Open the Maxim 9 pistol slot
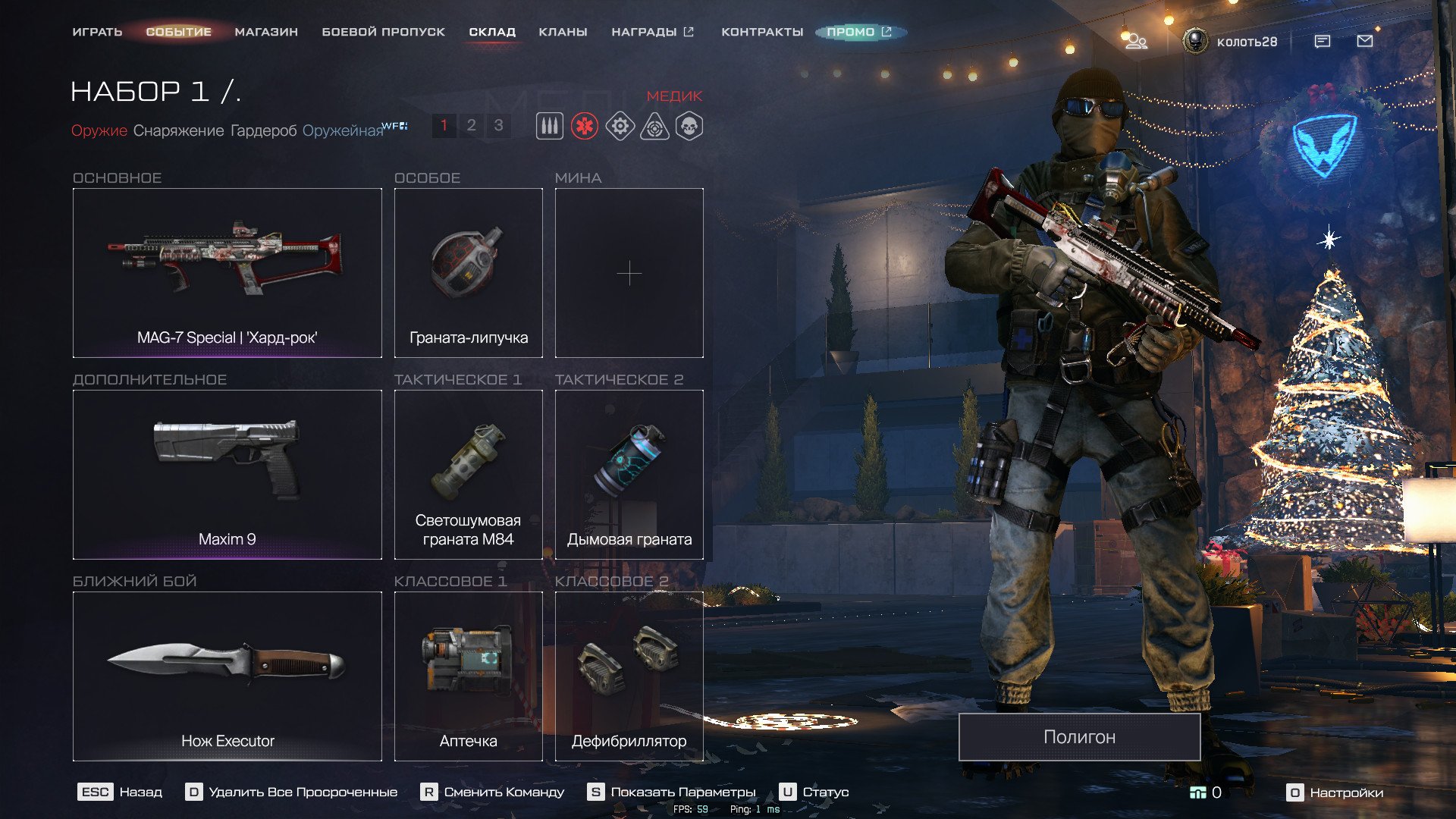 pyautogui.click(x=227, y=474)
